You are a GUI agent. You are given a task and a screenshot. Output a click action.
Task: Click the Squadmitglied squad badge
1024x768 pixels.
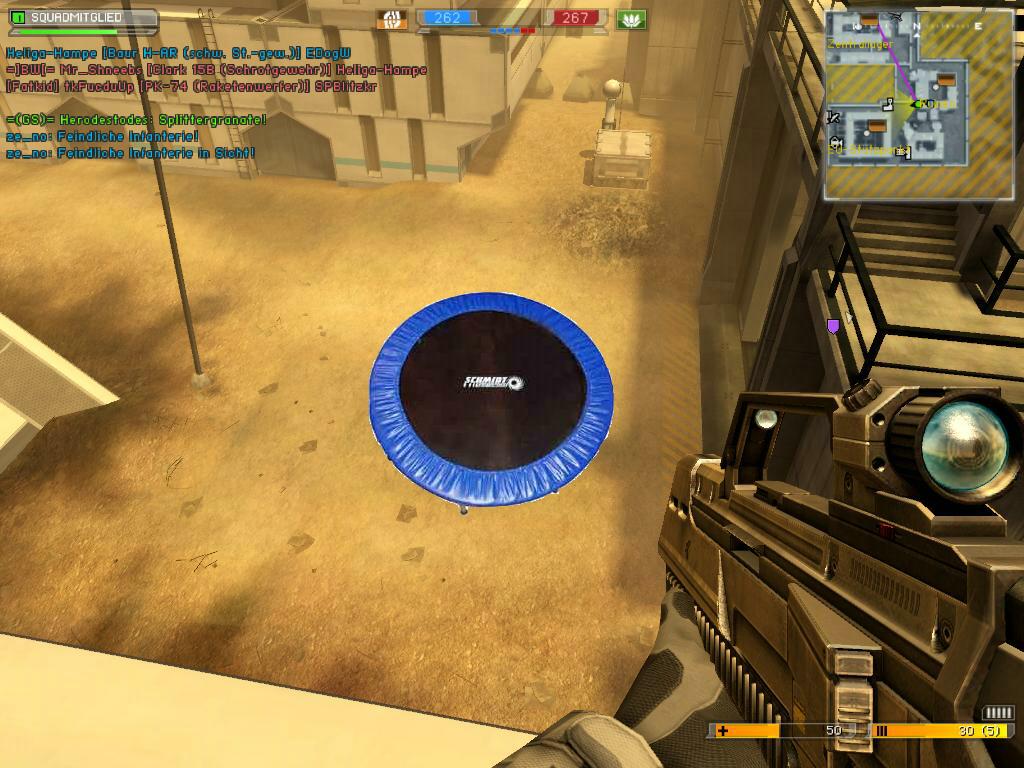(x=80, y=19)
